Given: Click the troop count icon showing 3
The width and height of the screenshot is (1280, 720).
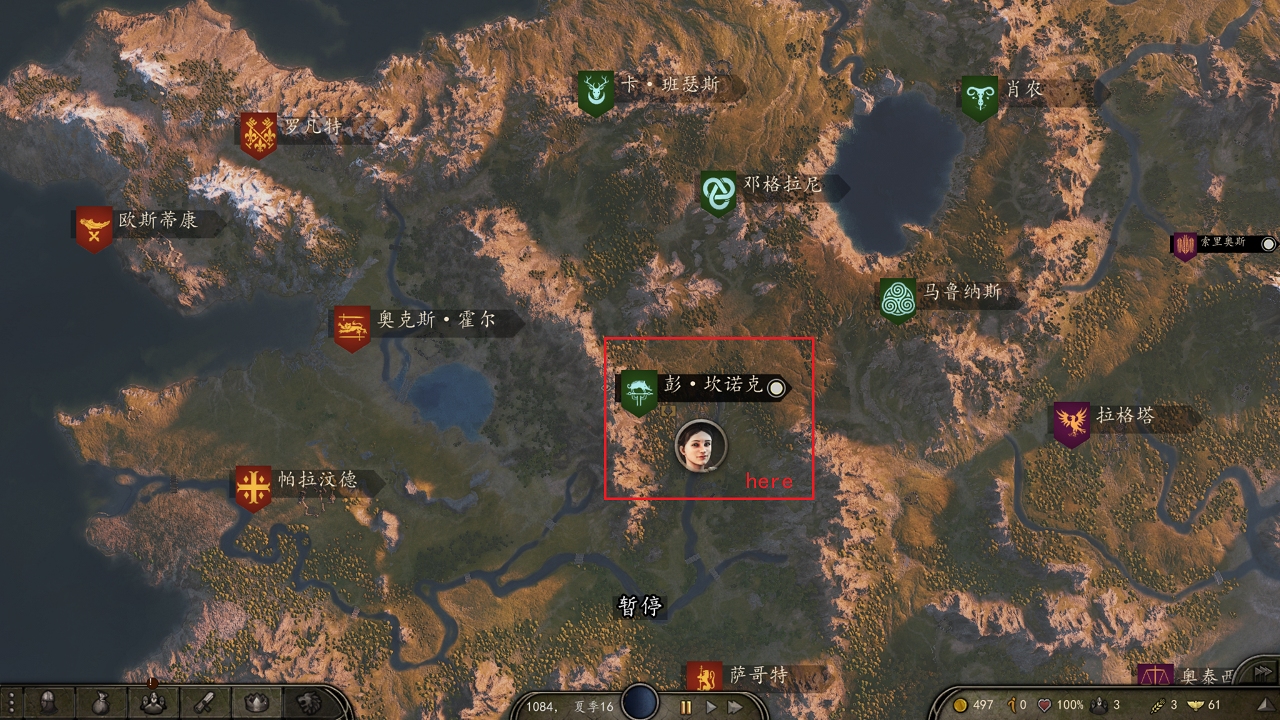Looking at the screenshot, I should click(x=1098, y=705).
